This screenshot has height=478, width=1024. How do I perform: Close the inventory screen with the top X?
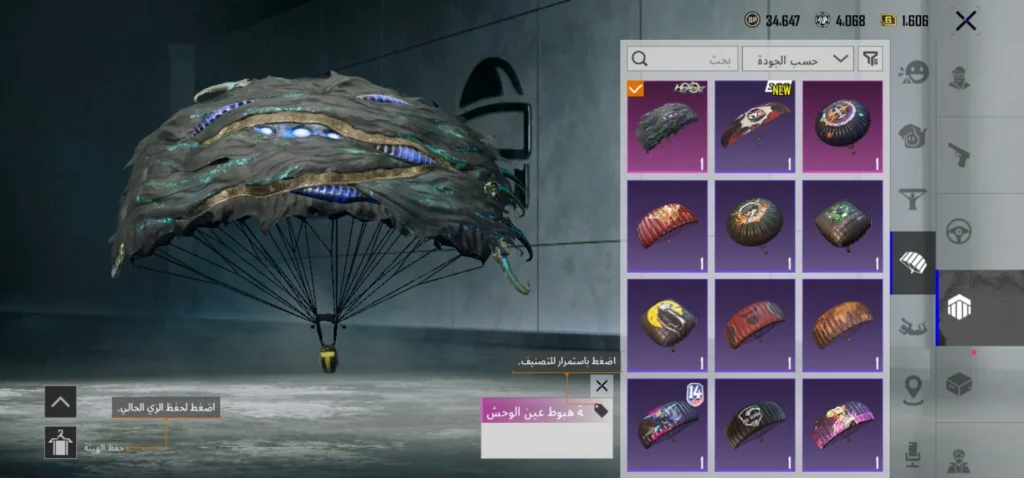tap(965, 21)
